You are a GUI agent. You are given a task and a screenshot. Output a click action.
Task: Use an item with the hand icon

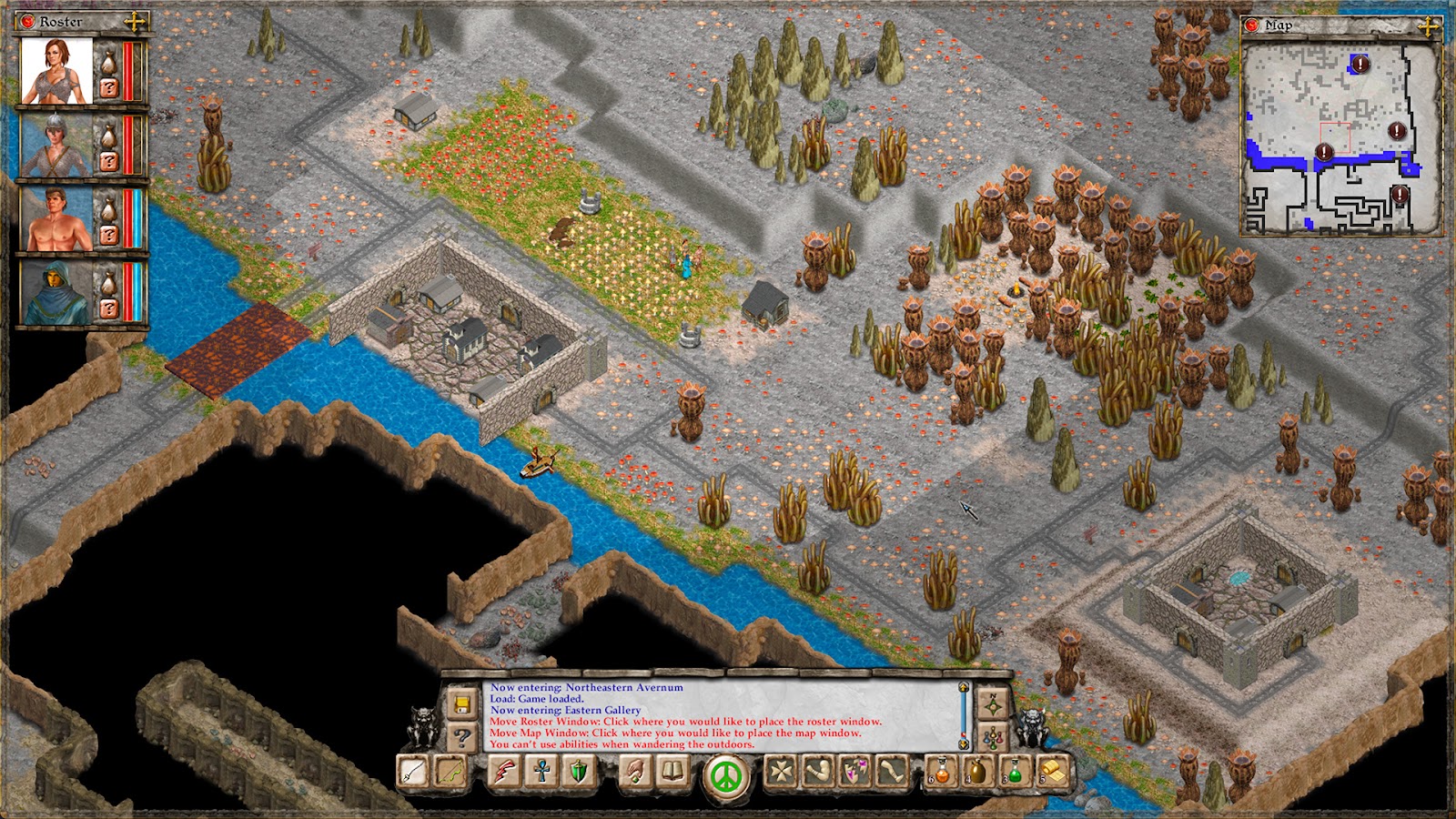coord(637,772)
